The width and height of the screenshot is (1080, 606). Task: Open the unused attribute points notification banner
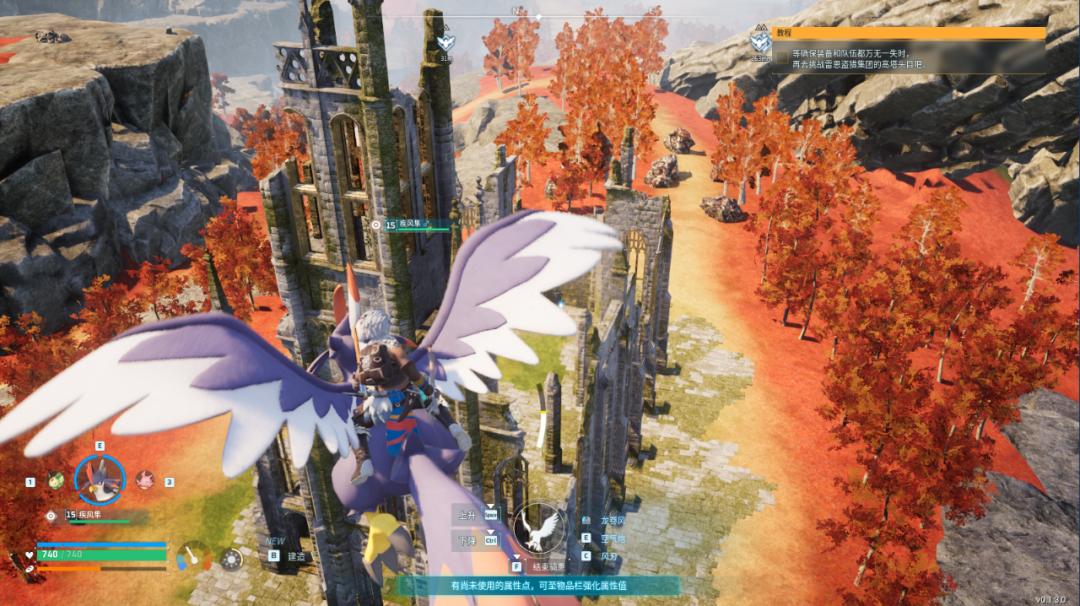[x=539, y=585]
